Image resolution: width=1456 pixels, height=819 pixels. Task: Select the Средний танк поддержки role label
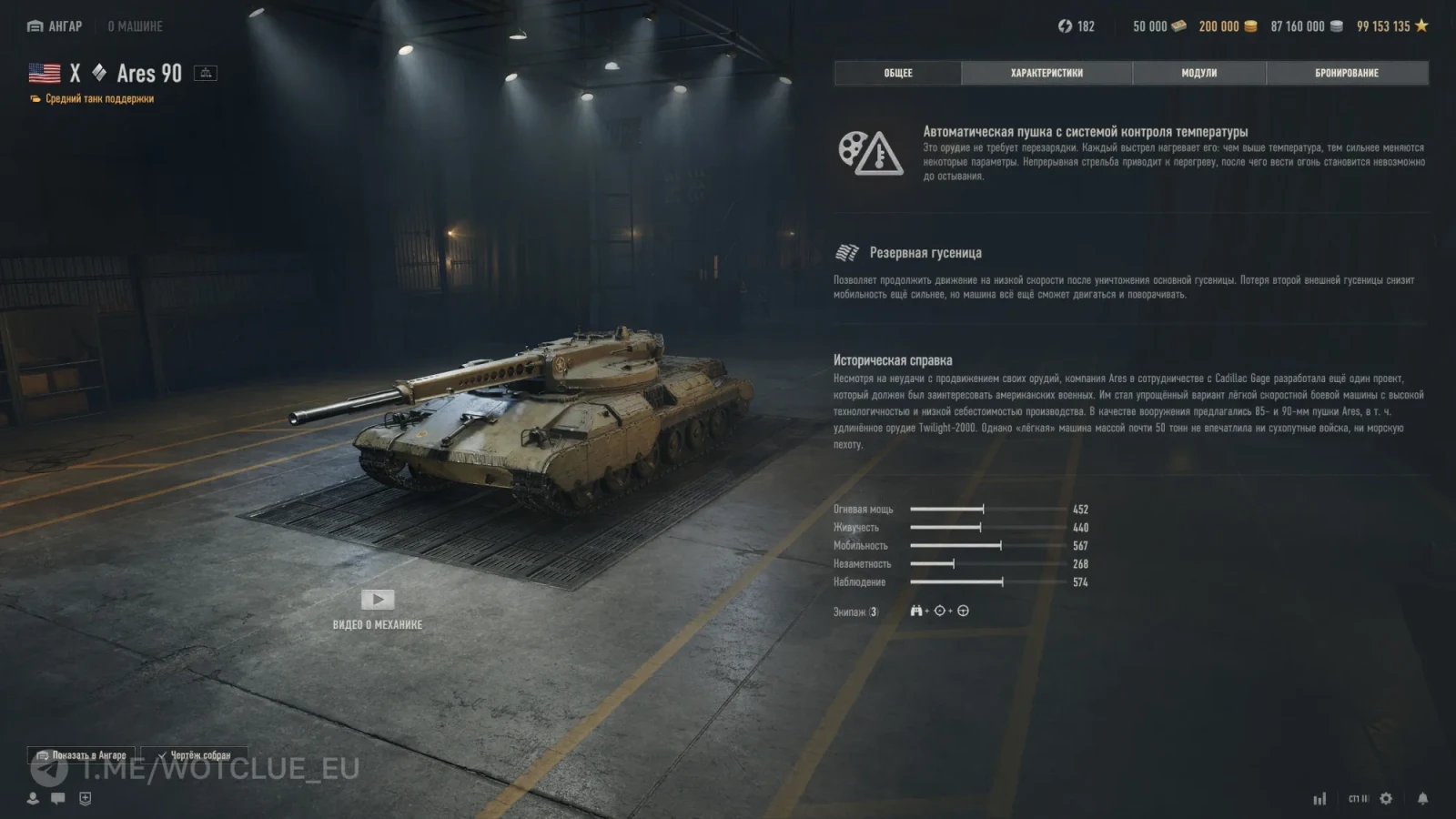99,98
